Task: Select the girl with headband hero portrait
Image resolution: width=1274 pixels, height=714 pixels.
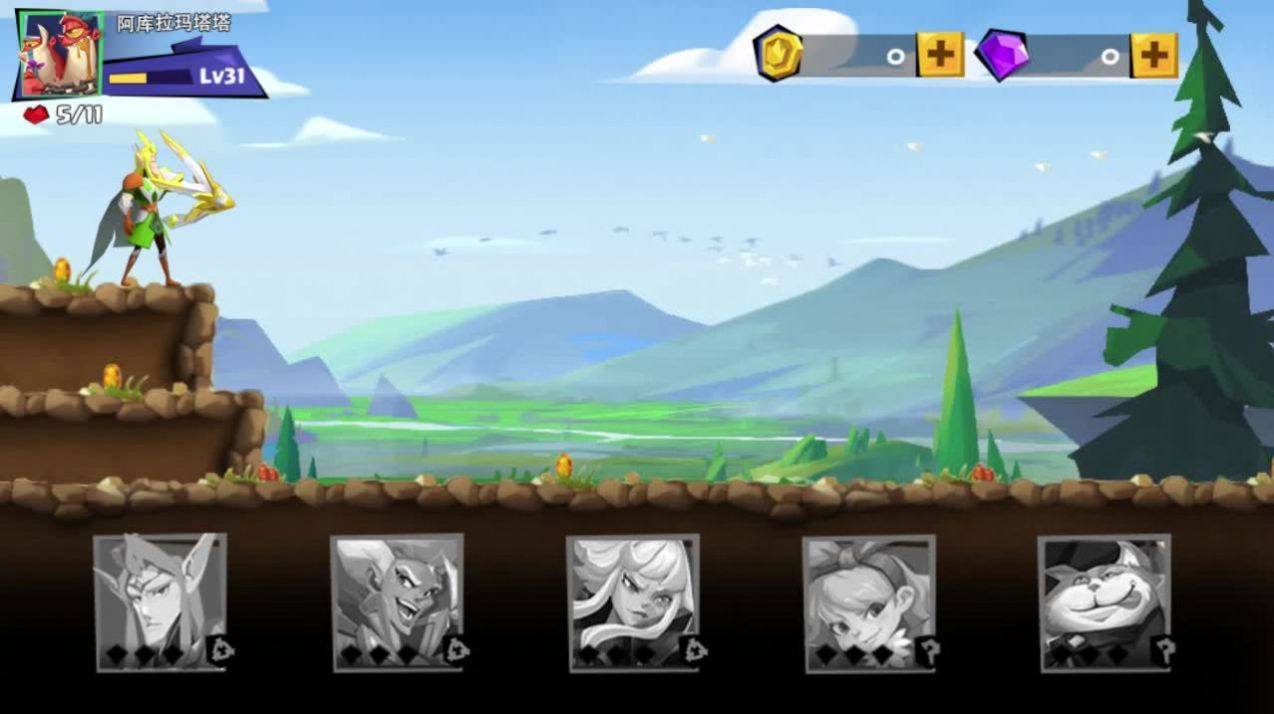Action: pyautogui.click(x=869, y=601)
